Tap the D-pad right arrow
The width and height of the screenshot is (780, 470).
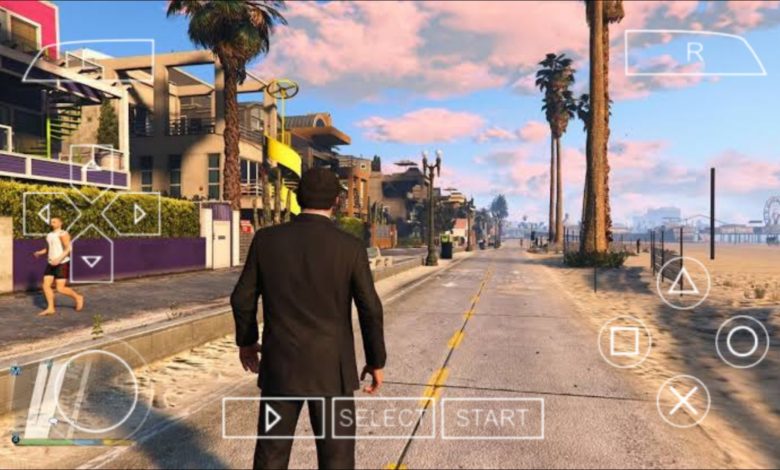click(137, 213)
